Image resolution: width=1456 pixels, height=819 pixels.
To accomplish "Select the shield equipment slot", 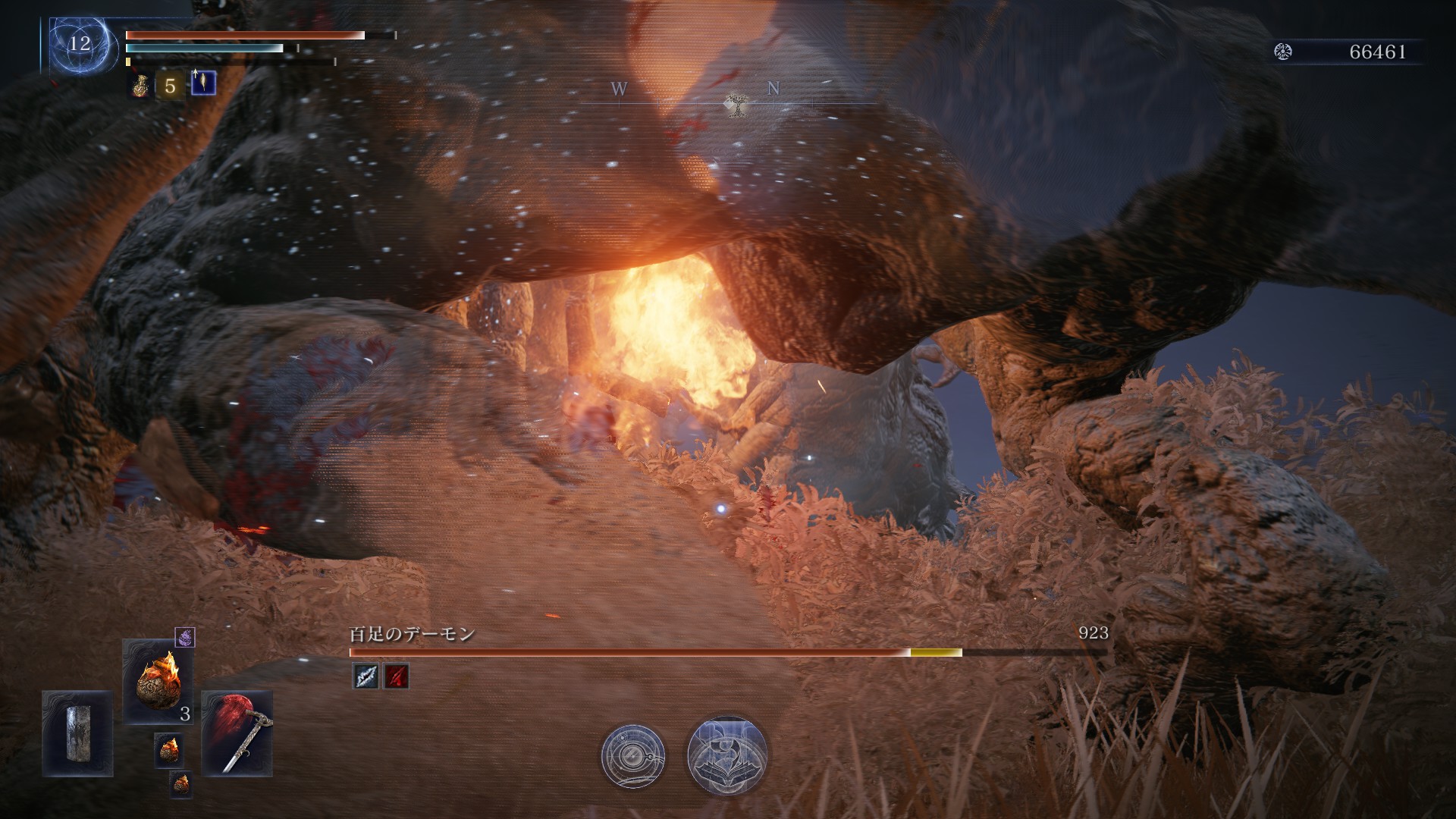I will [77, 733].
